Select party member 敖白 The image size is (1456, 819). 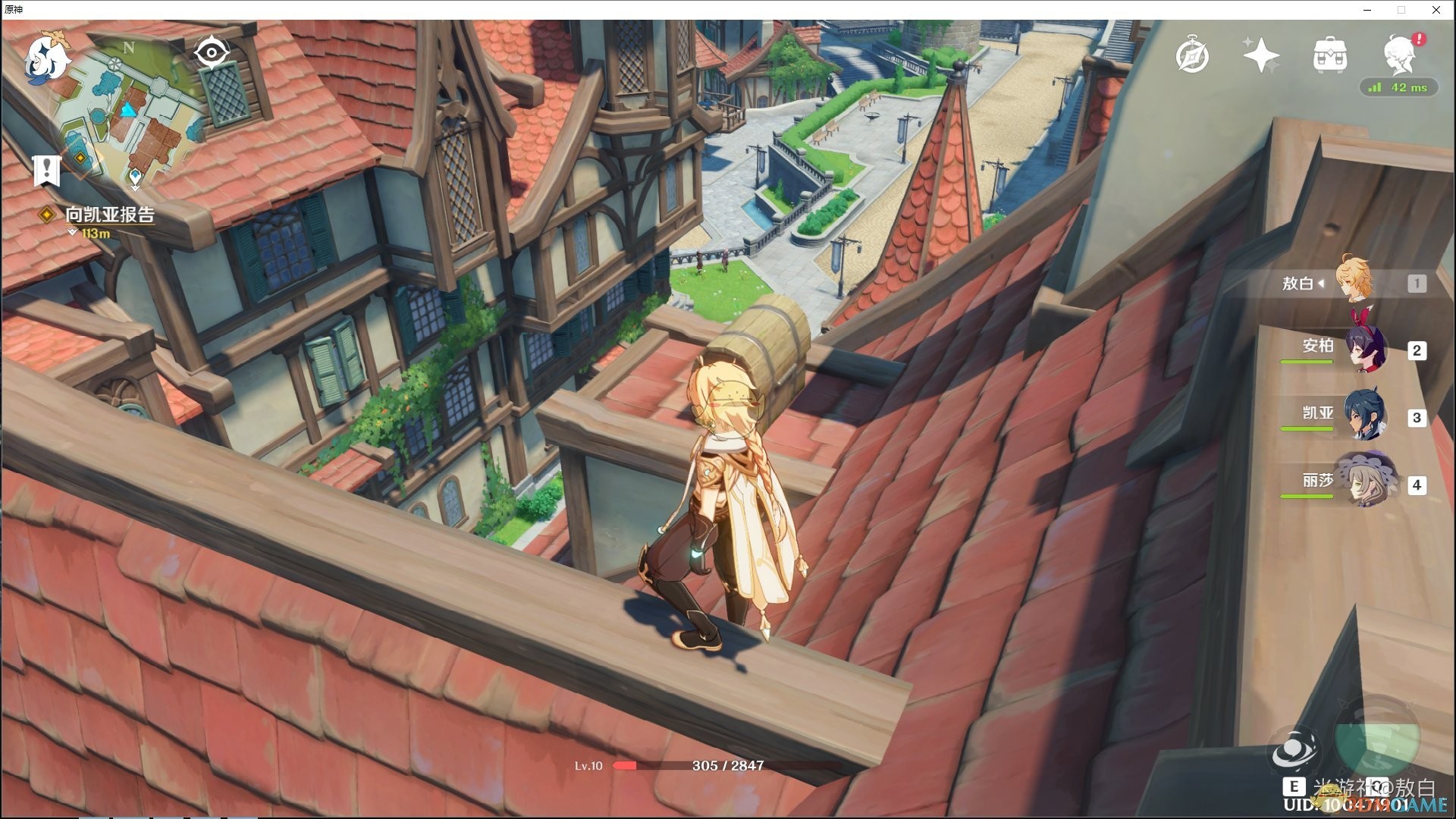[x=1353, y=283]
